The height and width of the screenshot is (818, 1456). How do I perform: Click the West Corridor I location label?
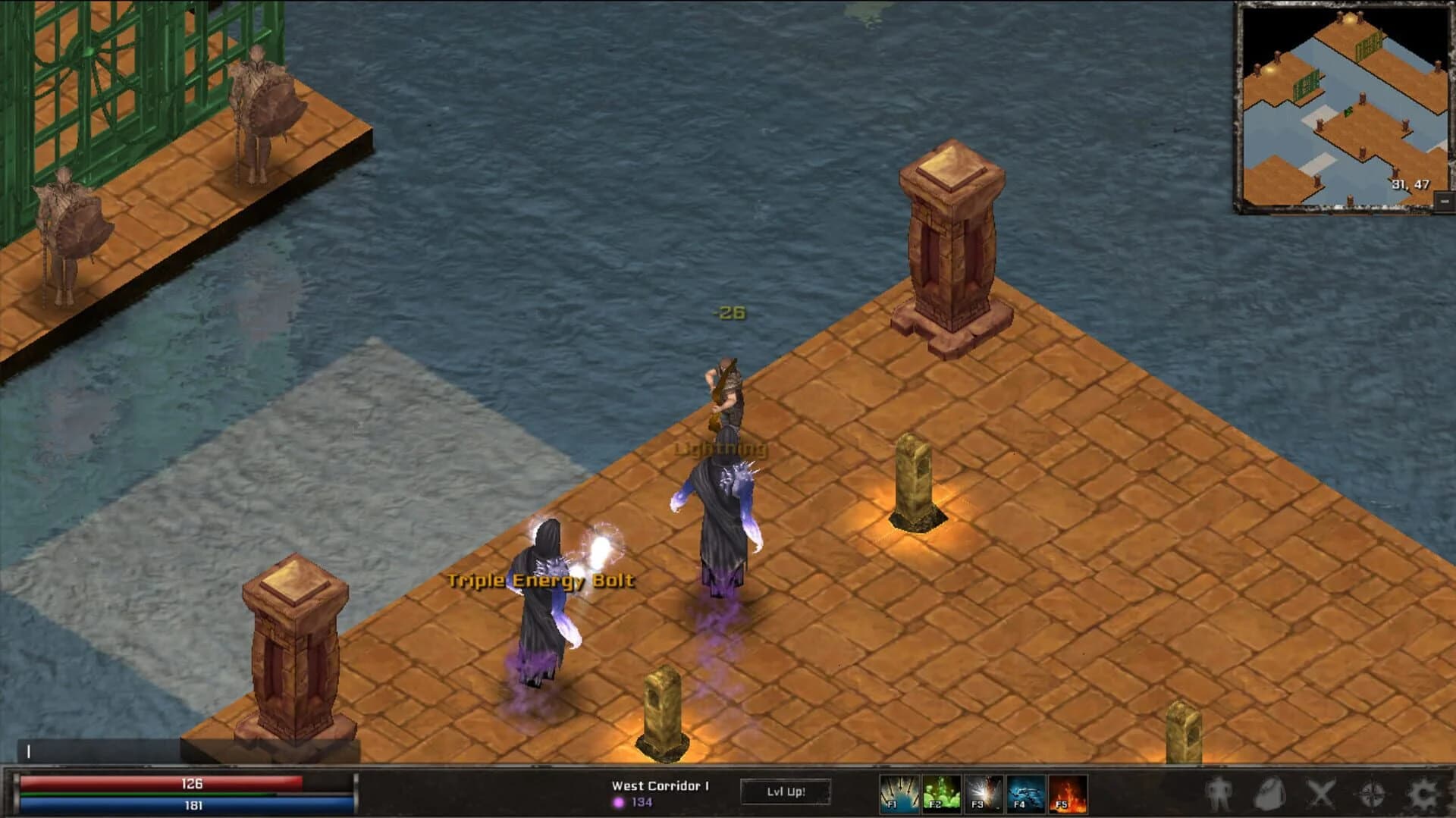point(660,786)
